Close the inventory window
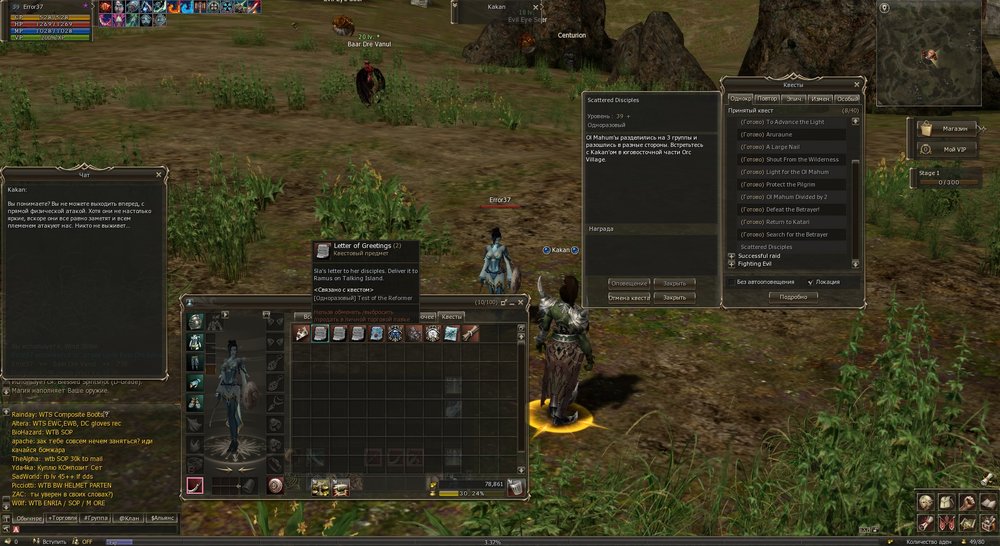 pyautogui.click(x=520, y=302)
